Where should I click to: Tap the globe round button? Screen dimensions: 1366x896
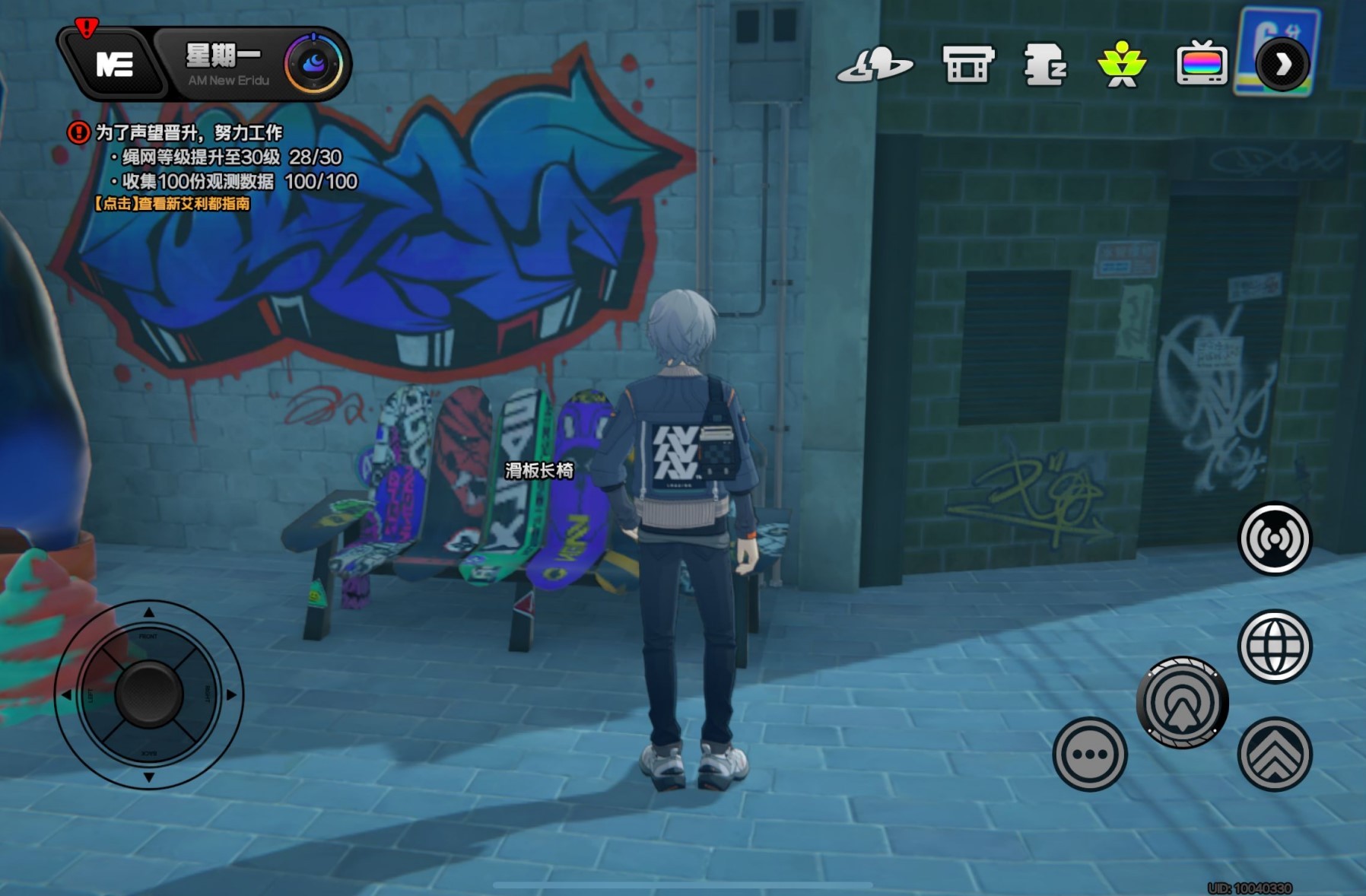1275,647
